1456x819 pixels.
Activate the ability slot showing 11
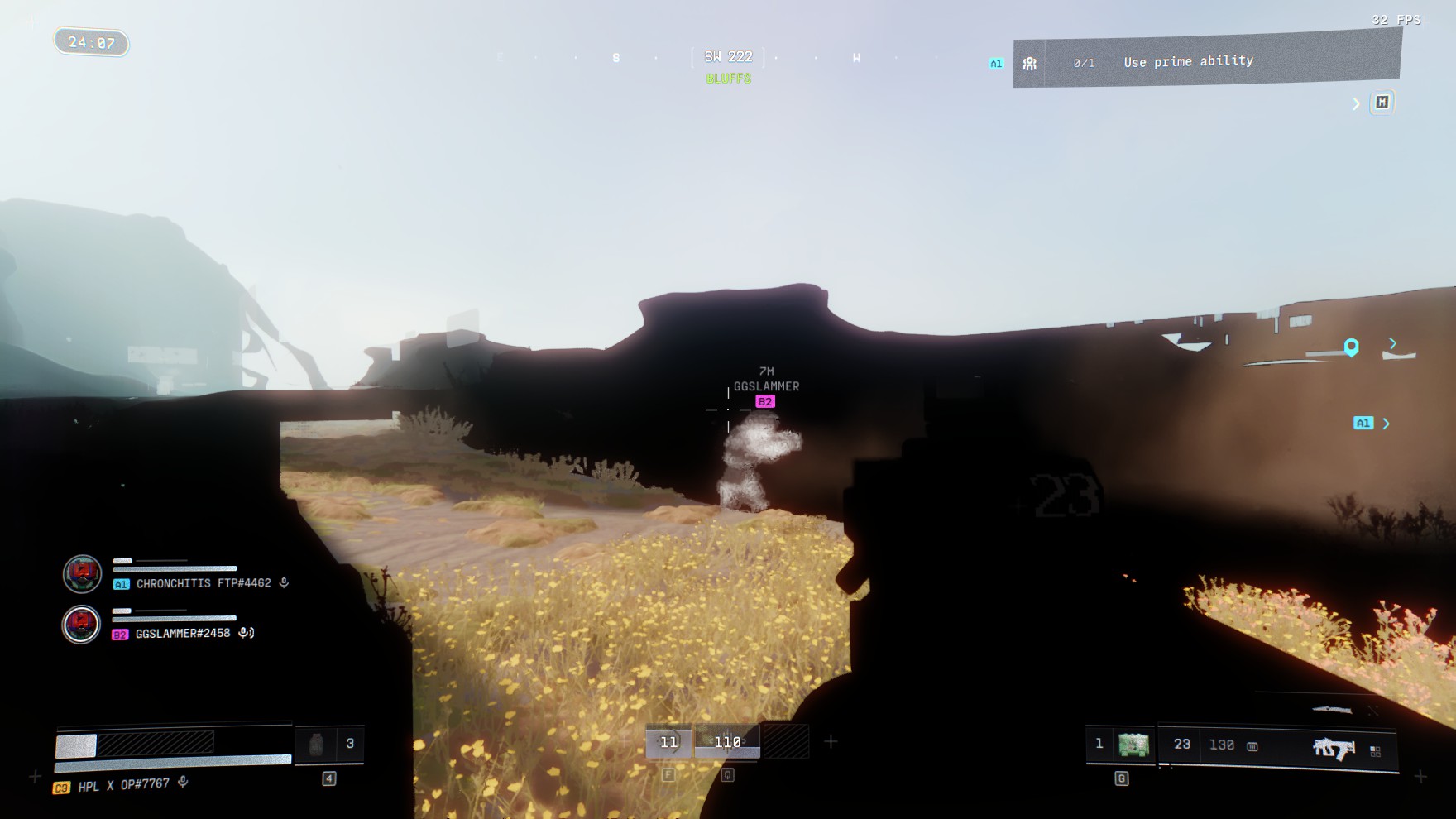click(x=668, y=742)
